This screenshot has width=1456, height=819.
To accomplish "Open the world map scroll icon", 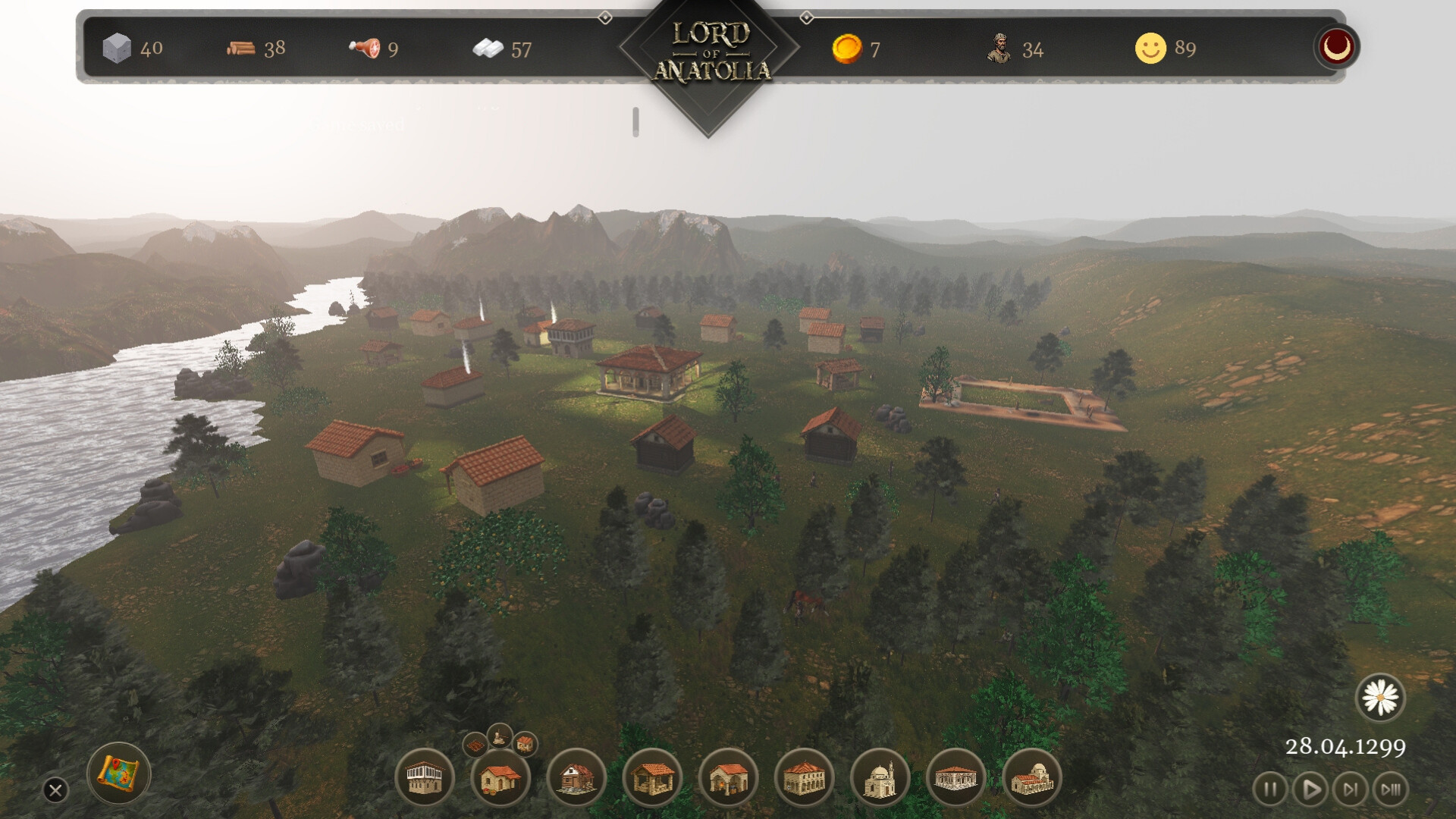I will click(120, 773).
